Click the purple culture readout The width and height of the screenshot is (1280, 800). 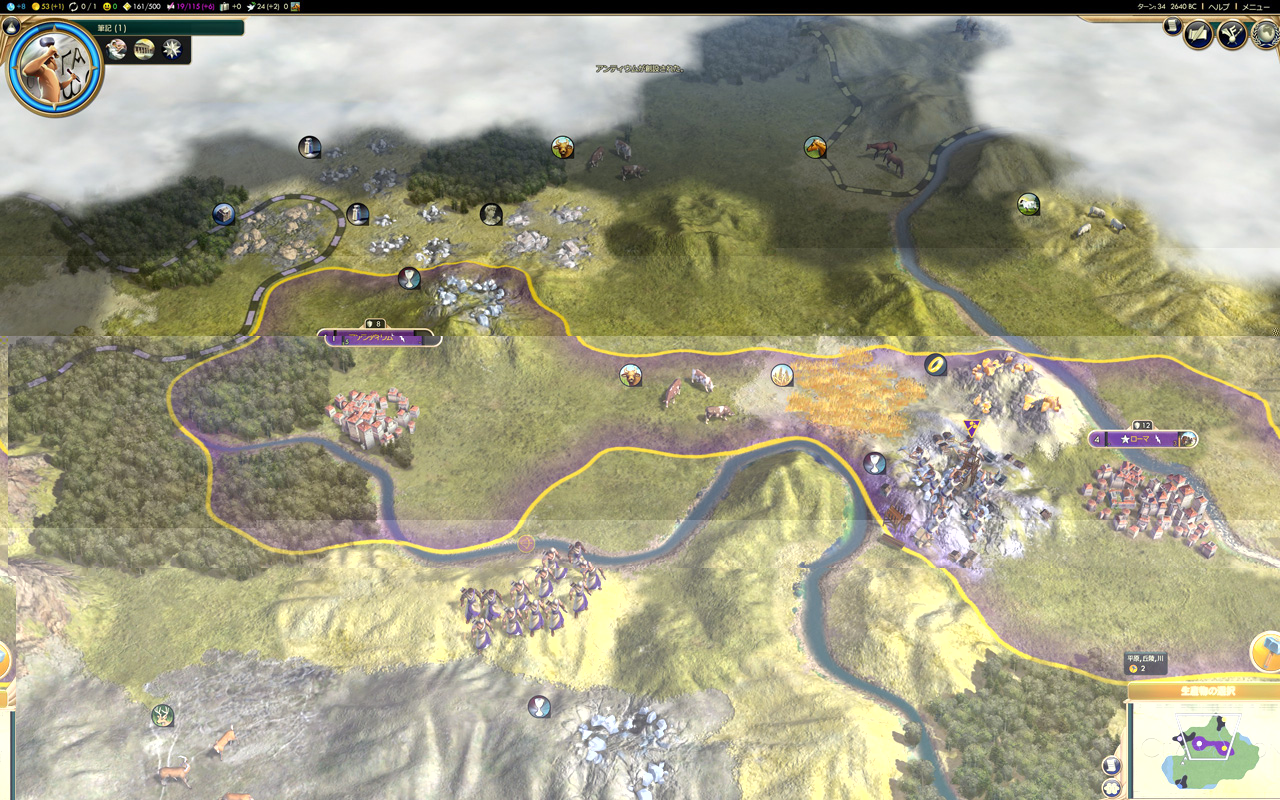click(190, 6)
